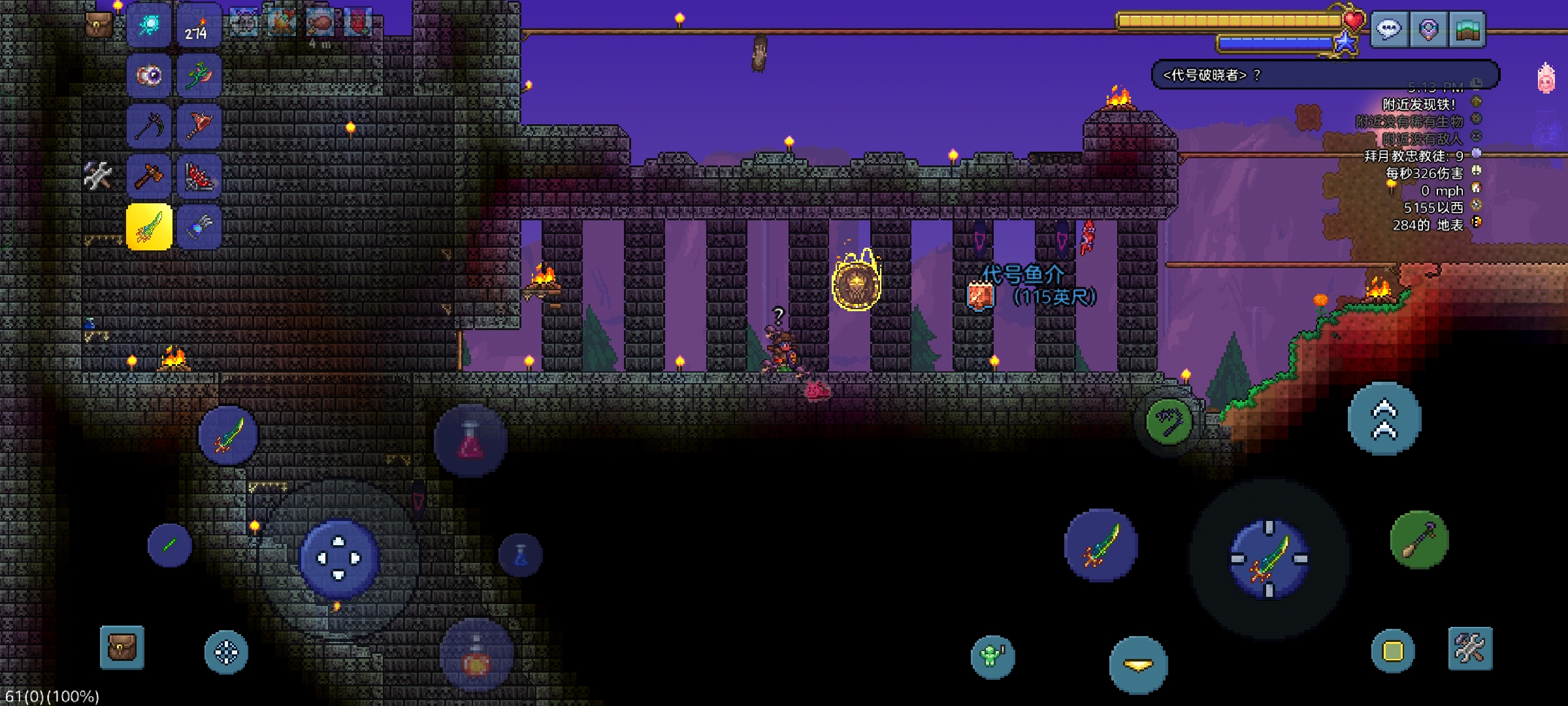Open the world map pin button
Viewport: 1568px width, 706px height.
coord(1428,29)
